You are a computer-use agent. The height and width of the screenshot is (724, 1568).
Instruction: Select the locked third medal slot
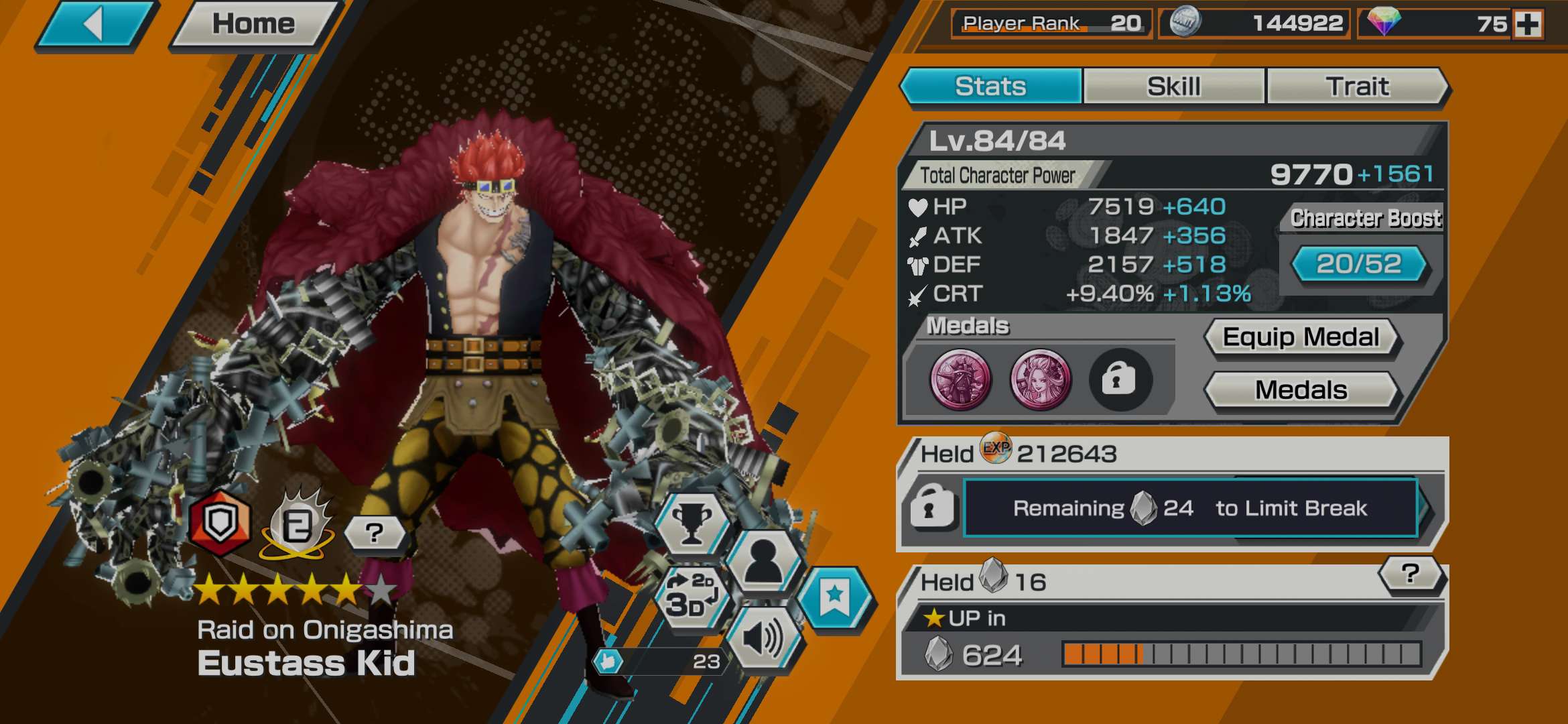click(x=1120, y=380)
